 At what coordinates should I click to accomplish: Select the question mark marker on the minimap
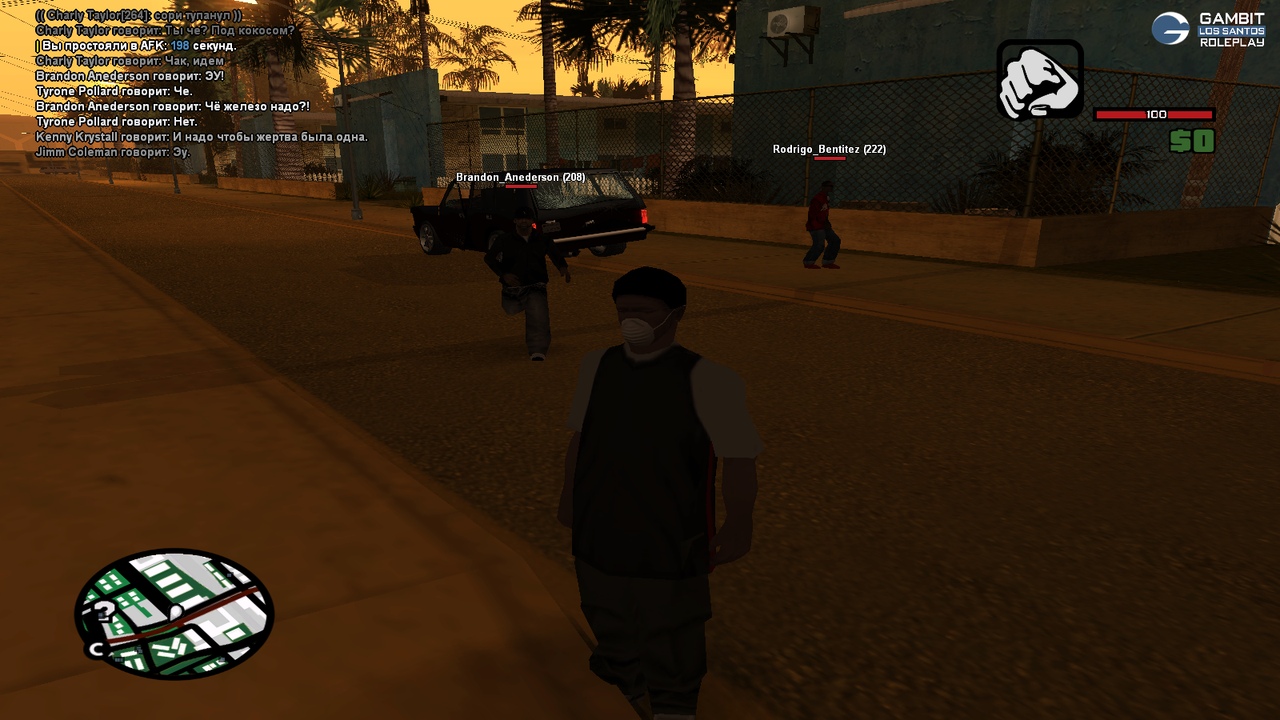pyautogui.click(x=104, y=612)
